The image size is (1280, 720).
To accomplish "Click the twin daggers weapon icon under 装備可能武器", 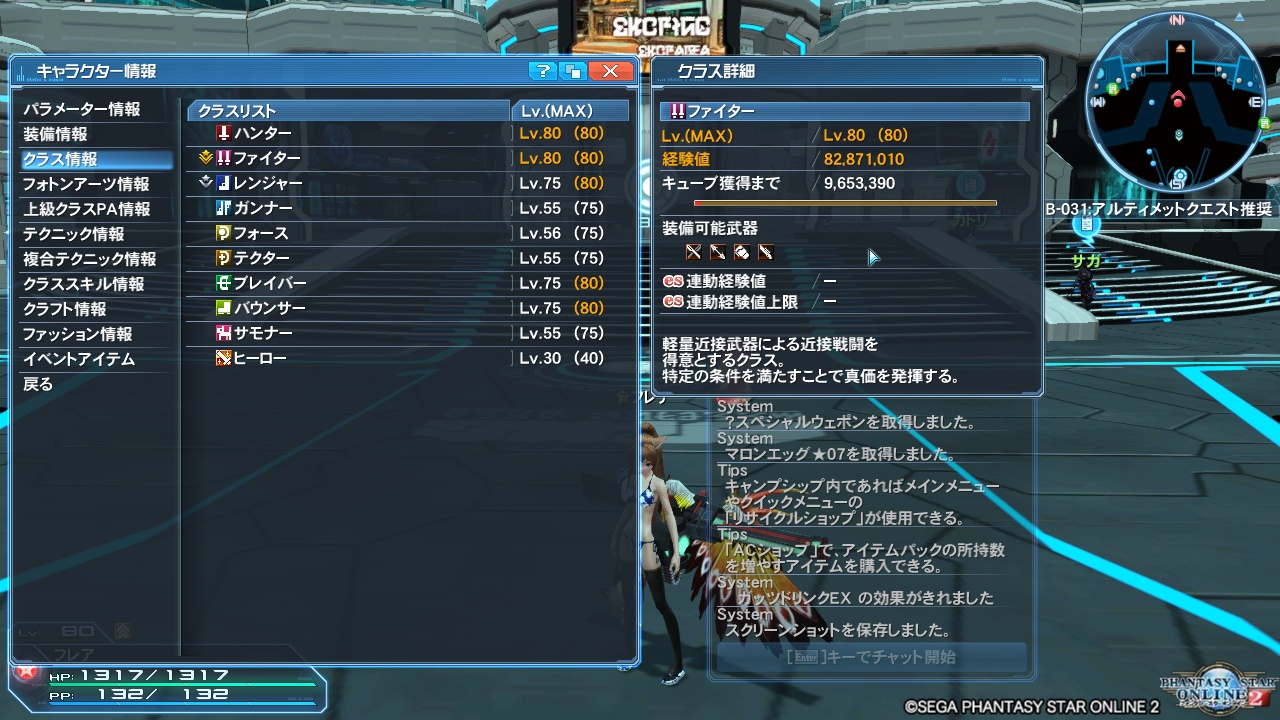I will click(693, 252).
